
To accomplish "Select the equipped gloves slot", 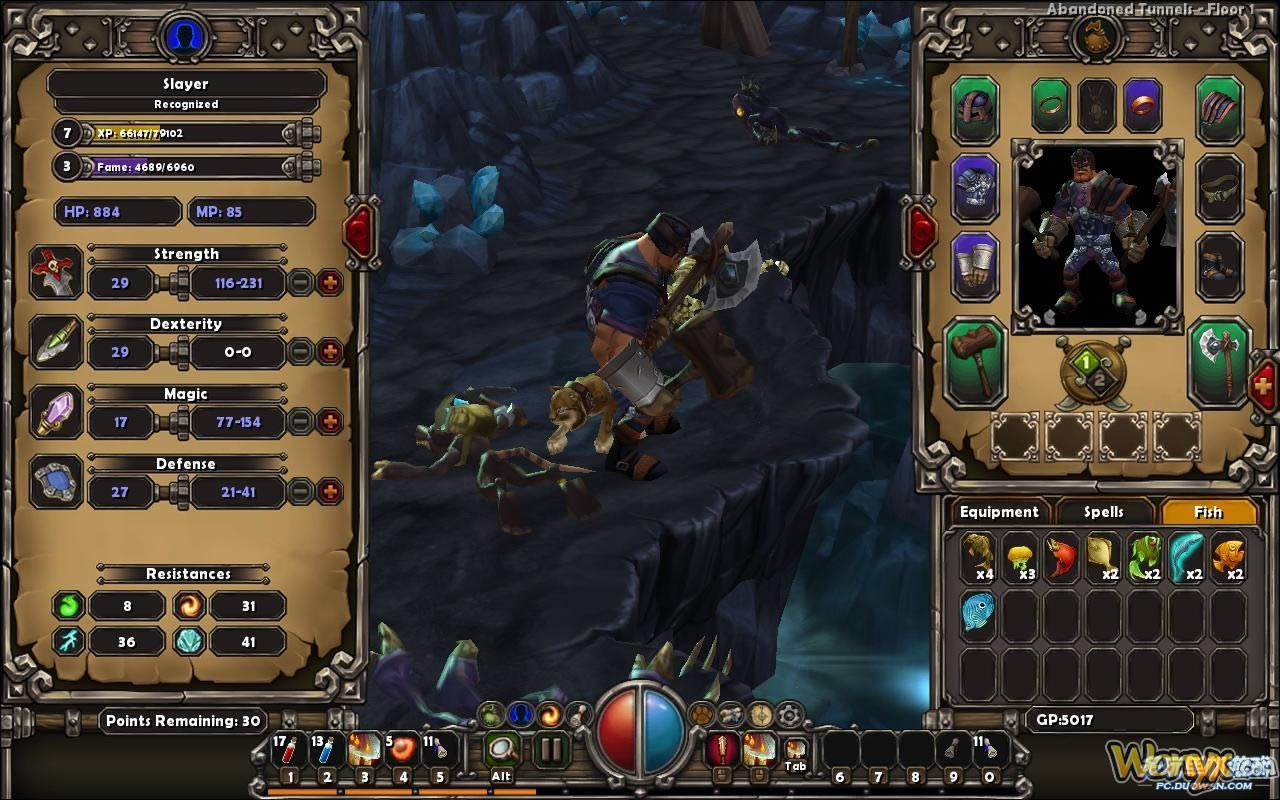I will click(x=975, y=266).
